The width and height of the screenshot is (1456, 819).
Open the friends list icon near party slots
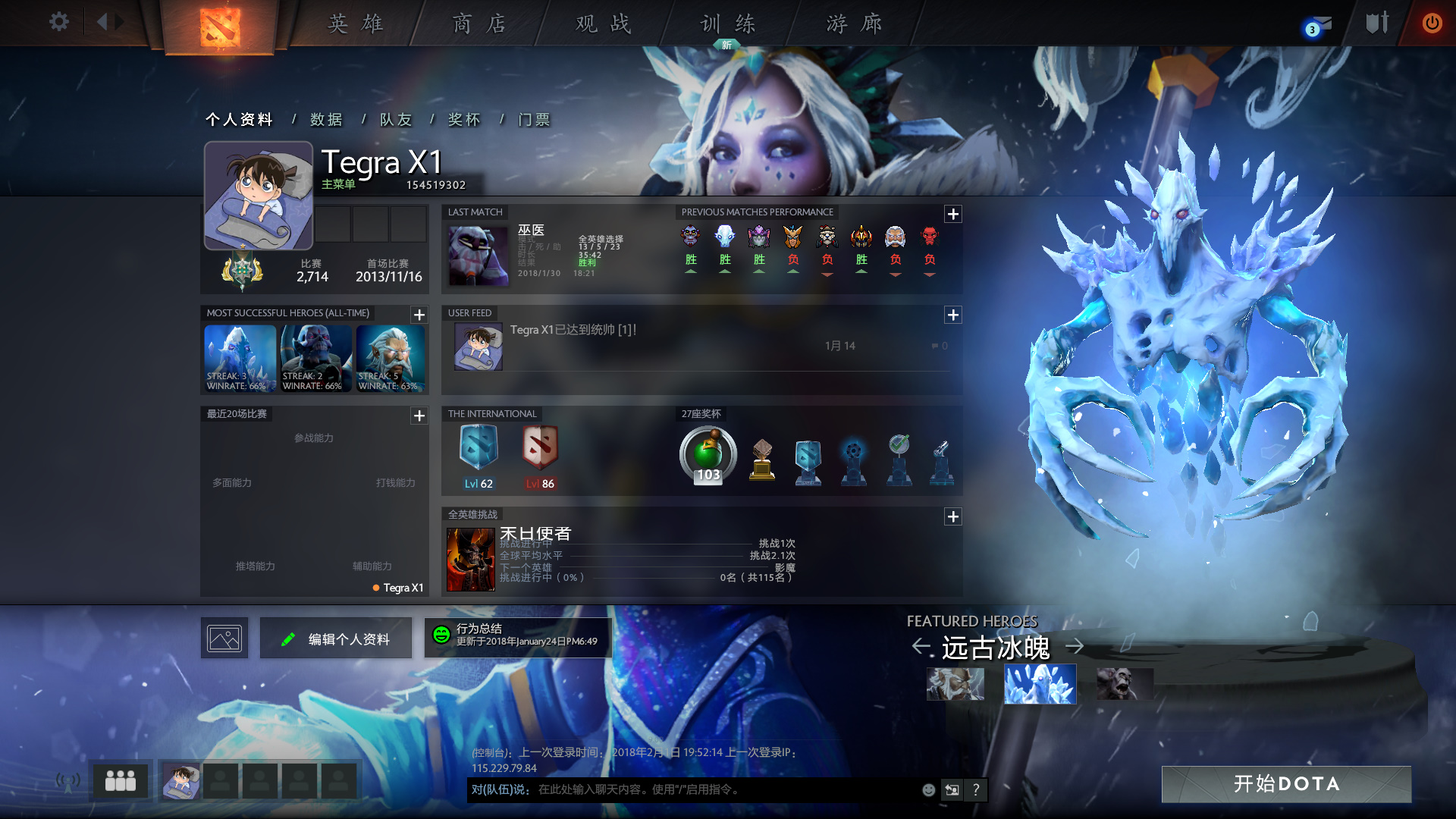[121, 780]
